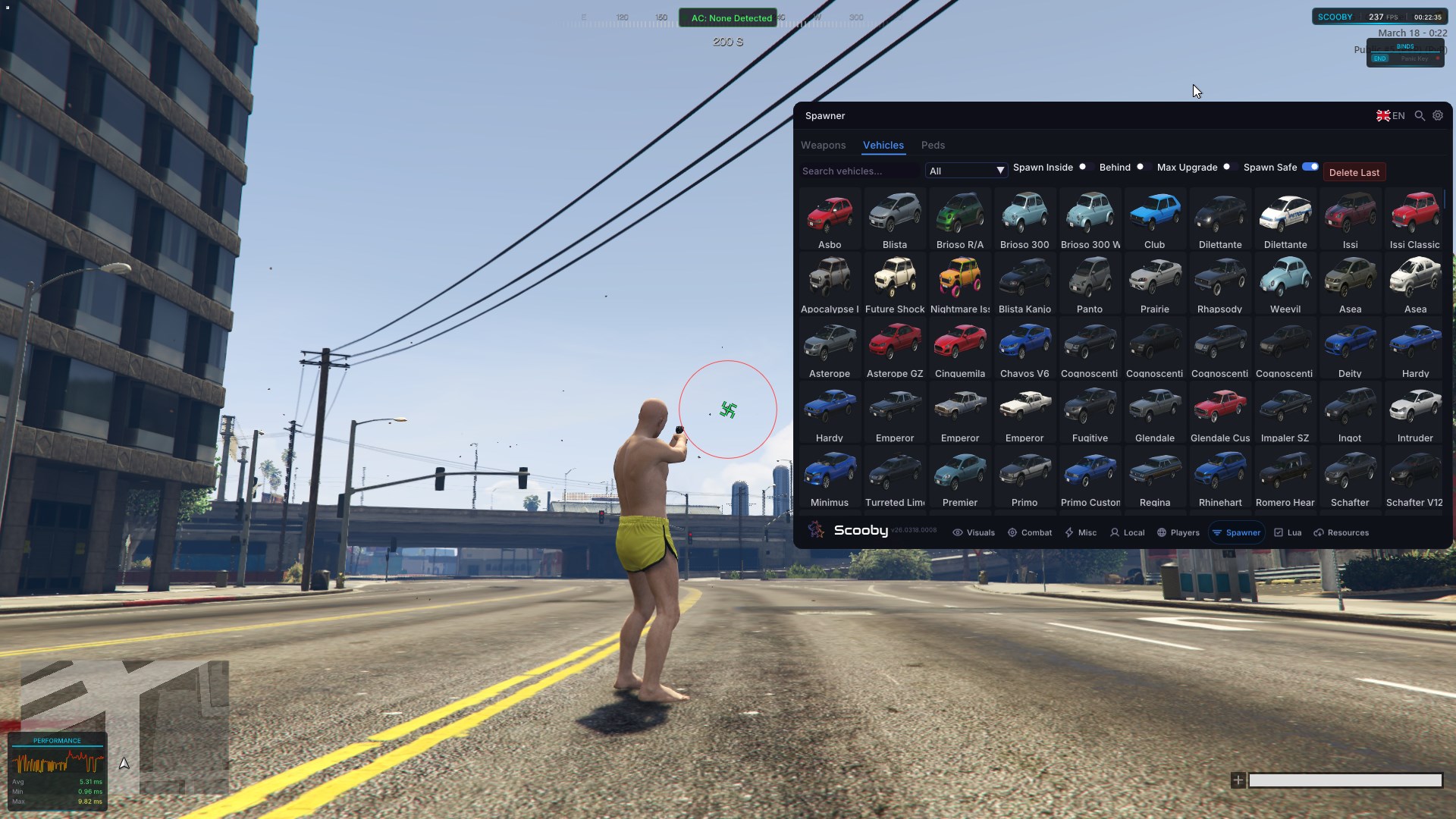Switch to the Peds tab
The image size is (1456, 819).
tap(933, 145)
